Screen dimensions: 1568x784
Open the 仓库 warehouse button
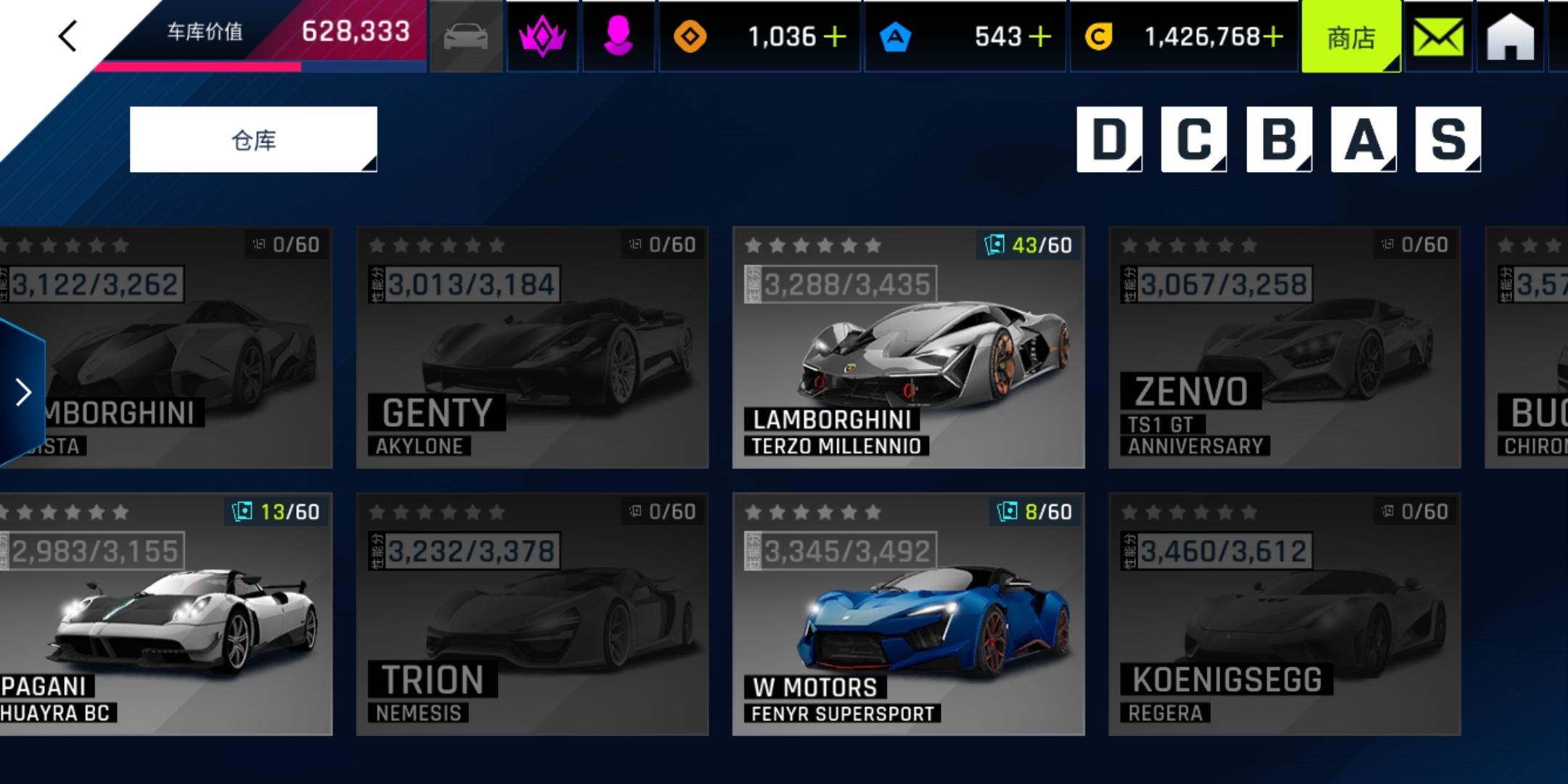point(253,139)
